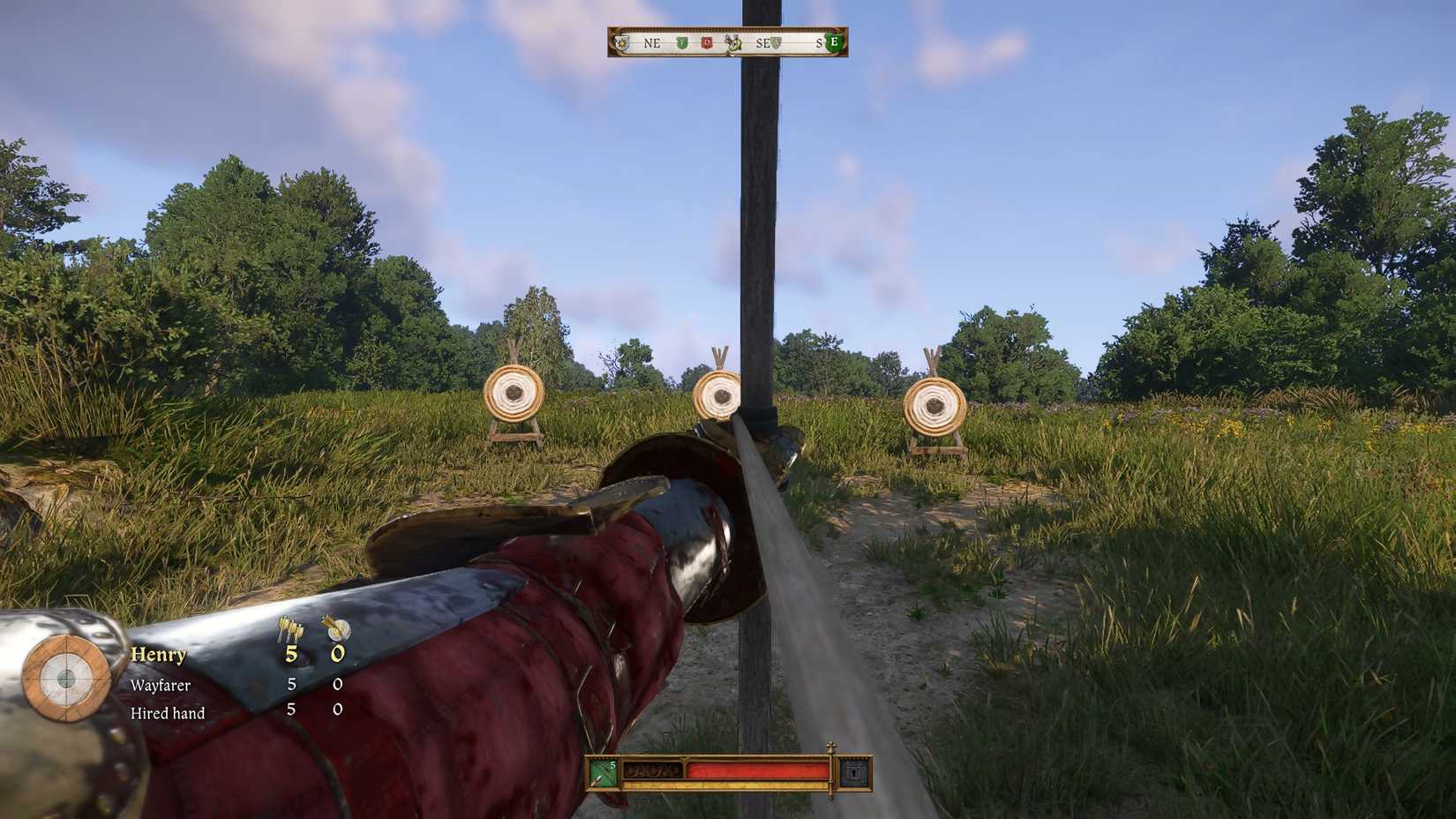Select the highlighted green E compass marker

pyautogui.click(x=832, y=42)
